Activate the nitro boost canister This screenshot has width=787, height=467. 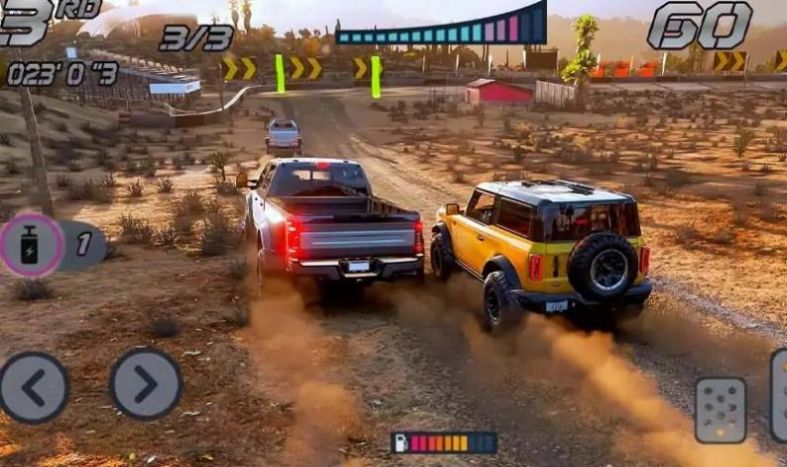point(31,245)
